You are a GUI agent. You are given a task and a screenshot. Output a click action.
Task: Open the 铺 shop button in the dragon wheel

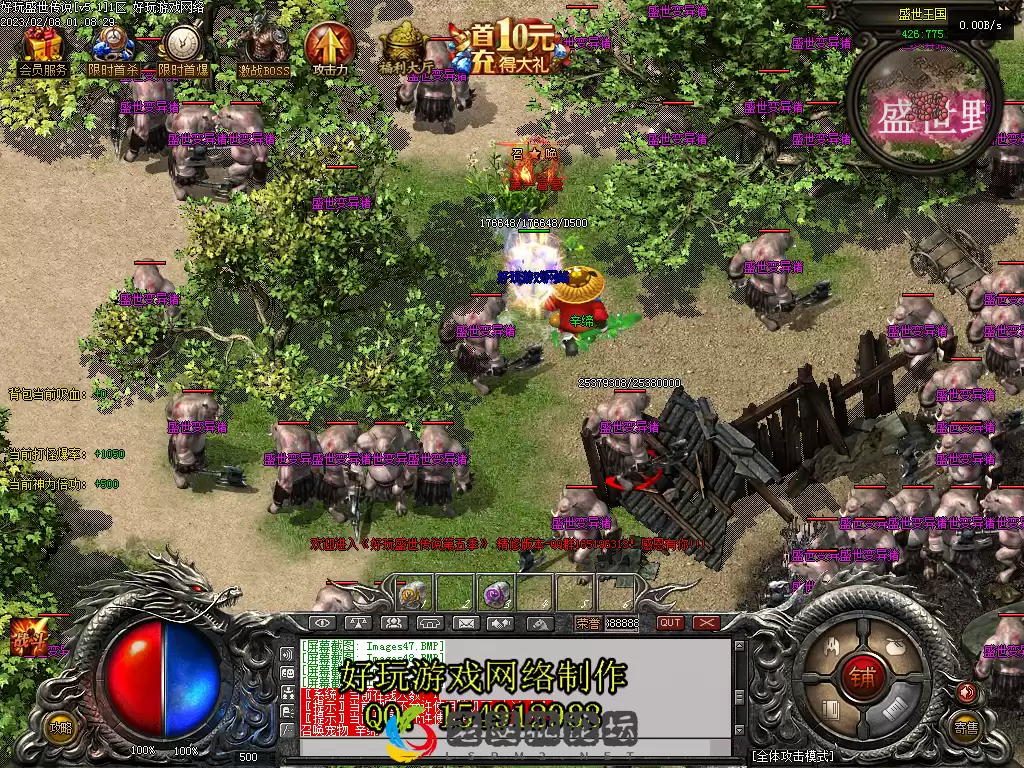tap(861, 676)
